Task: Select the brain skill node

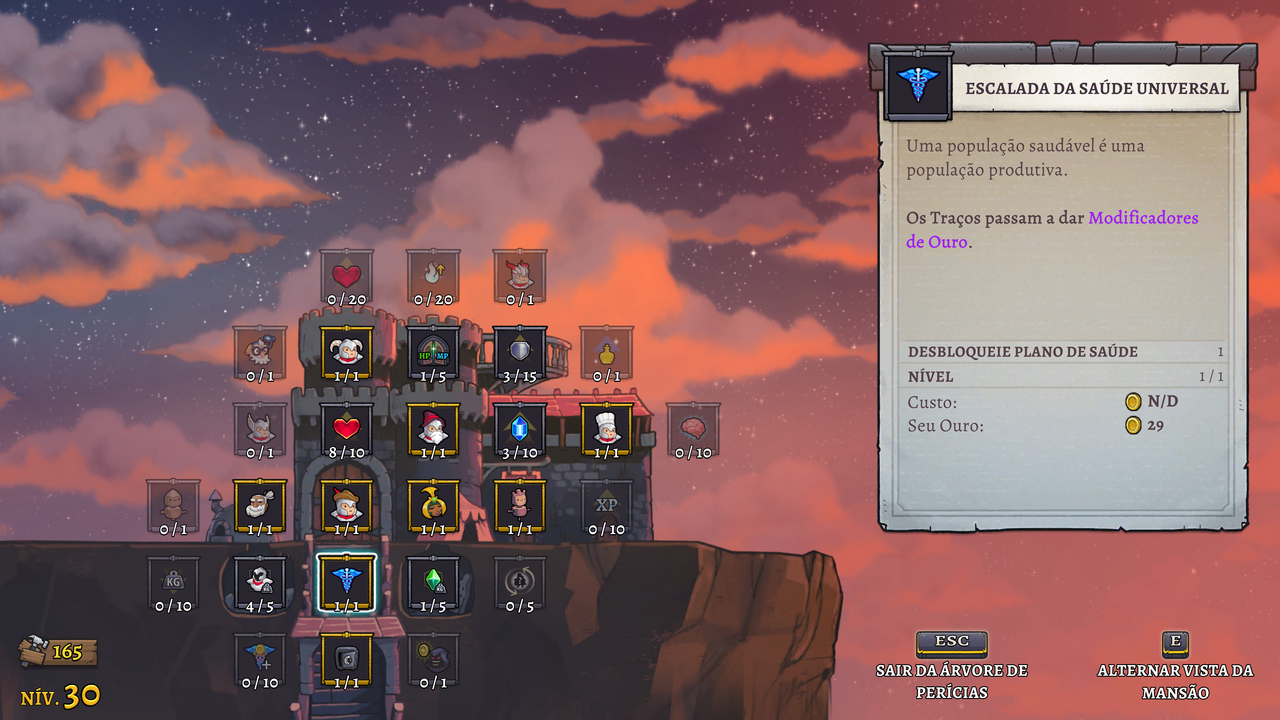Action: coord(693,428)
